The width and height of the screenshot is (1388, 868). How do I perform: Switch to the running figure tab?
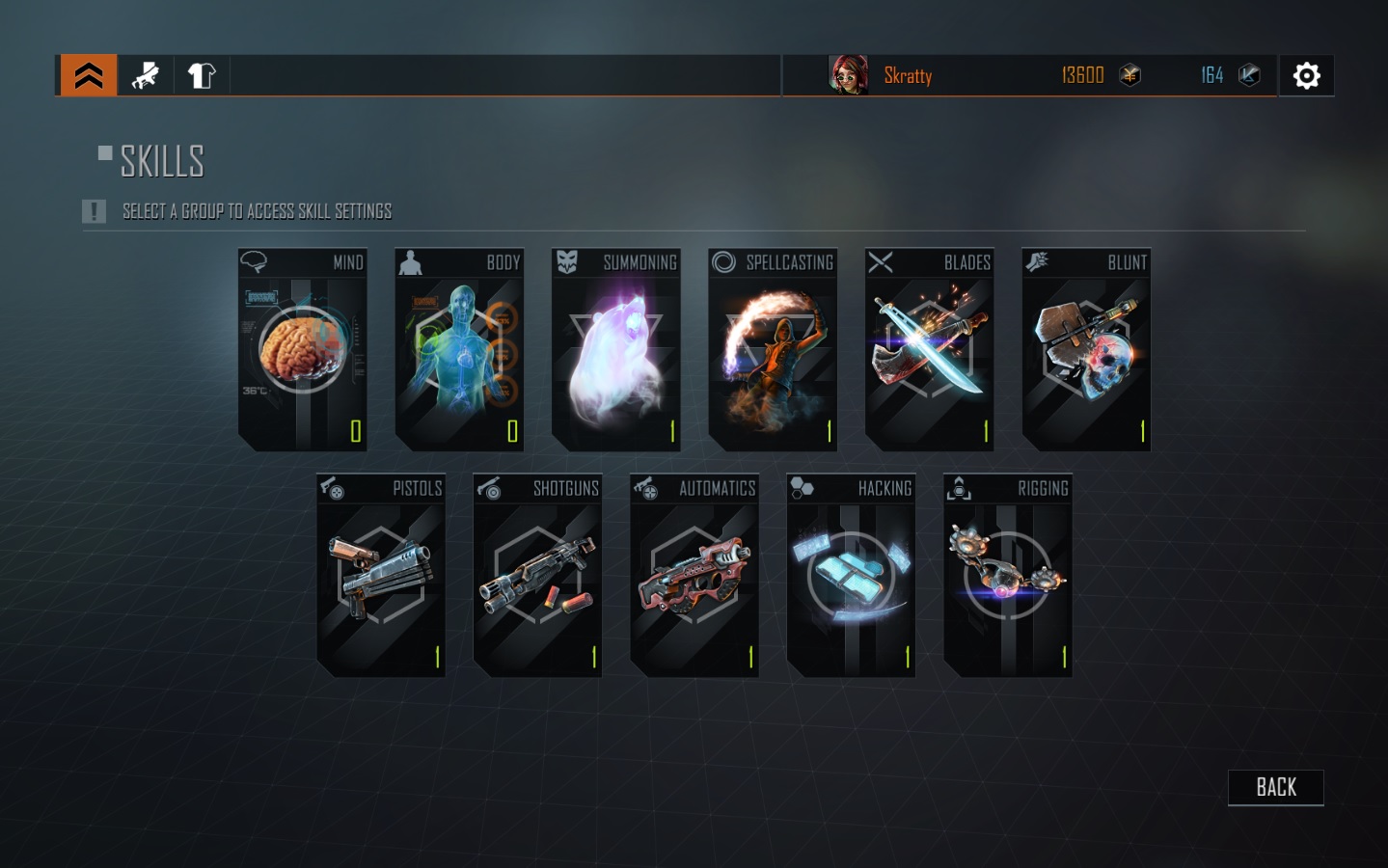[146, 75]
